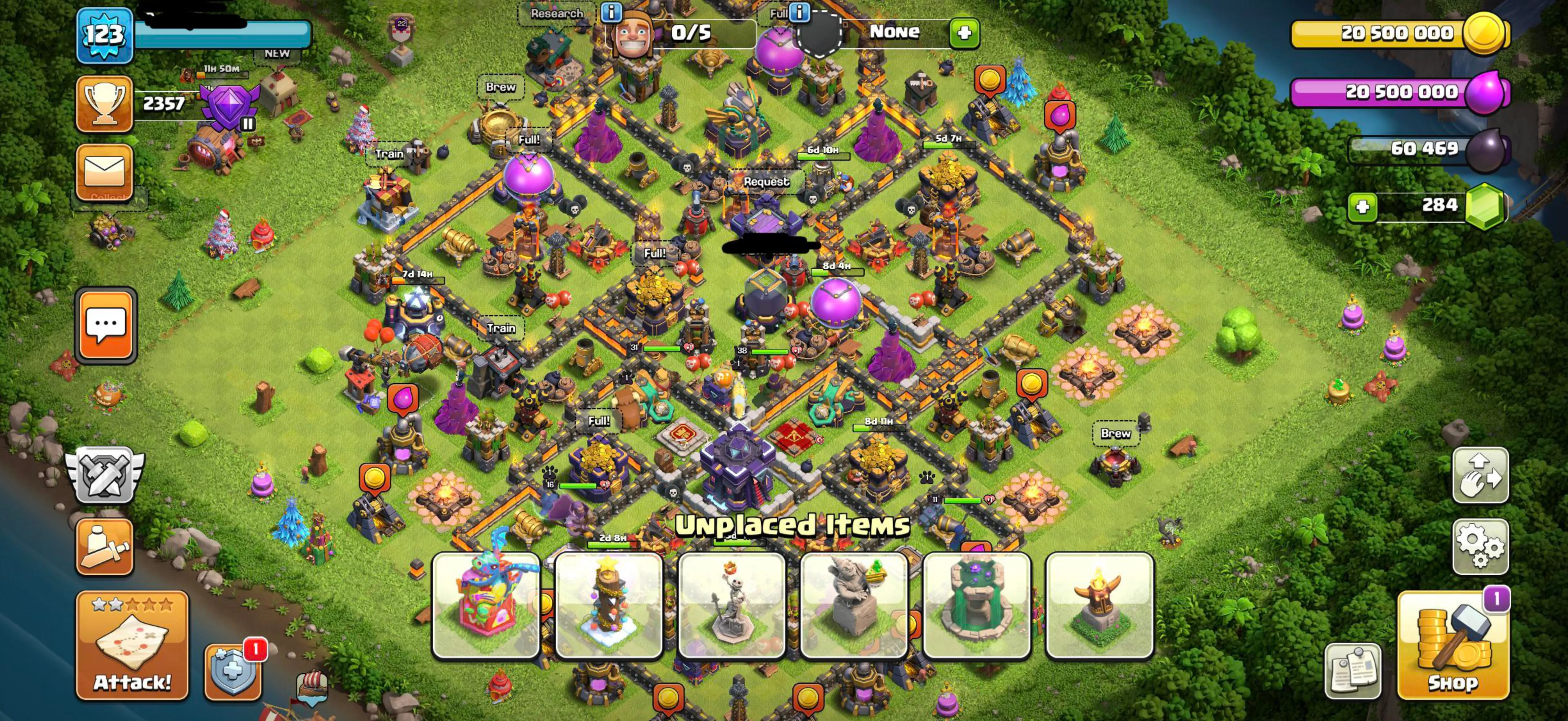View the trophy league panel

pos(104,103)
